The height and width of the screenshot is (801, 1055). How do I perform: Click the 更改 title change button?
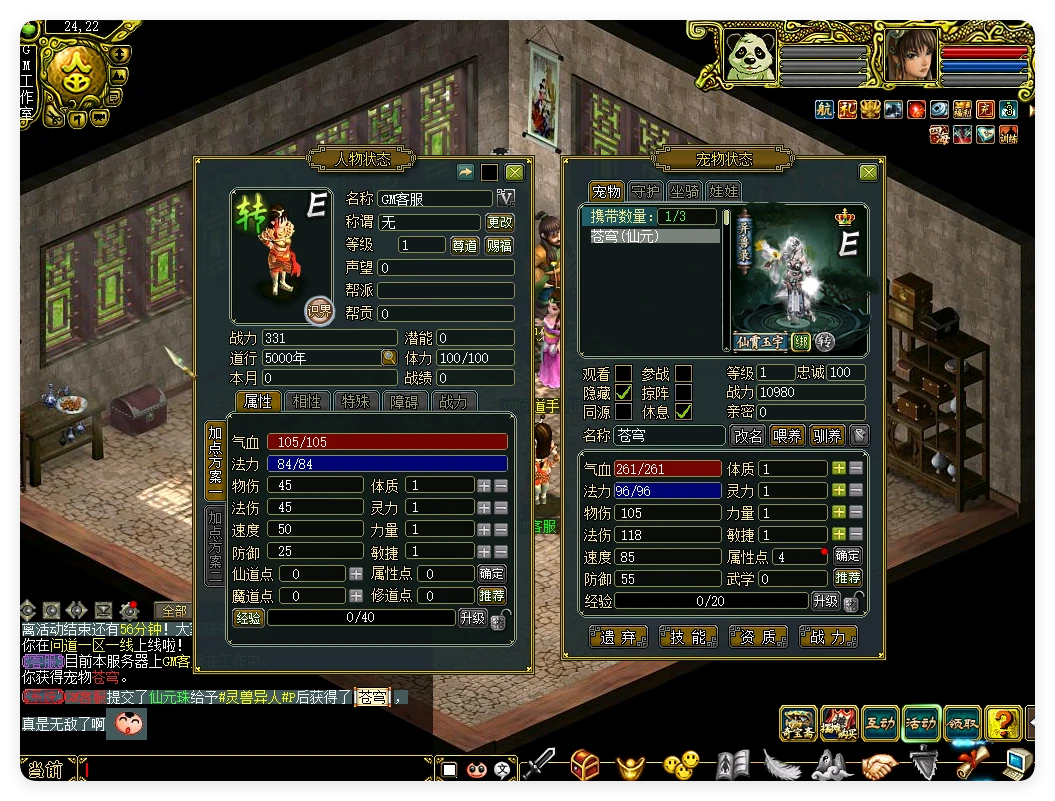[x=500, y=222]
